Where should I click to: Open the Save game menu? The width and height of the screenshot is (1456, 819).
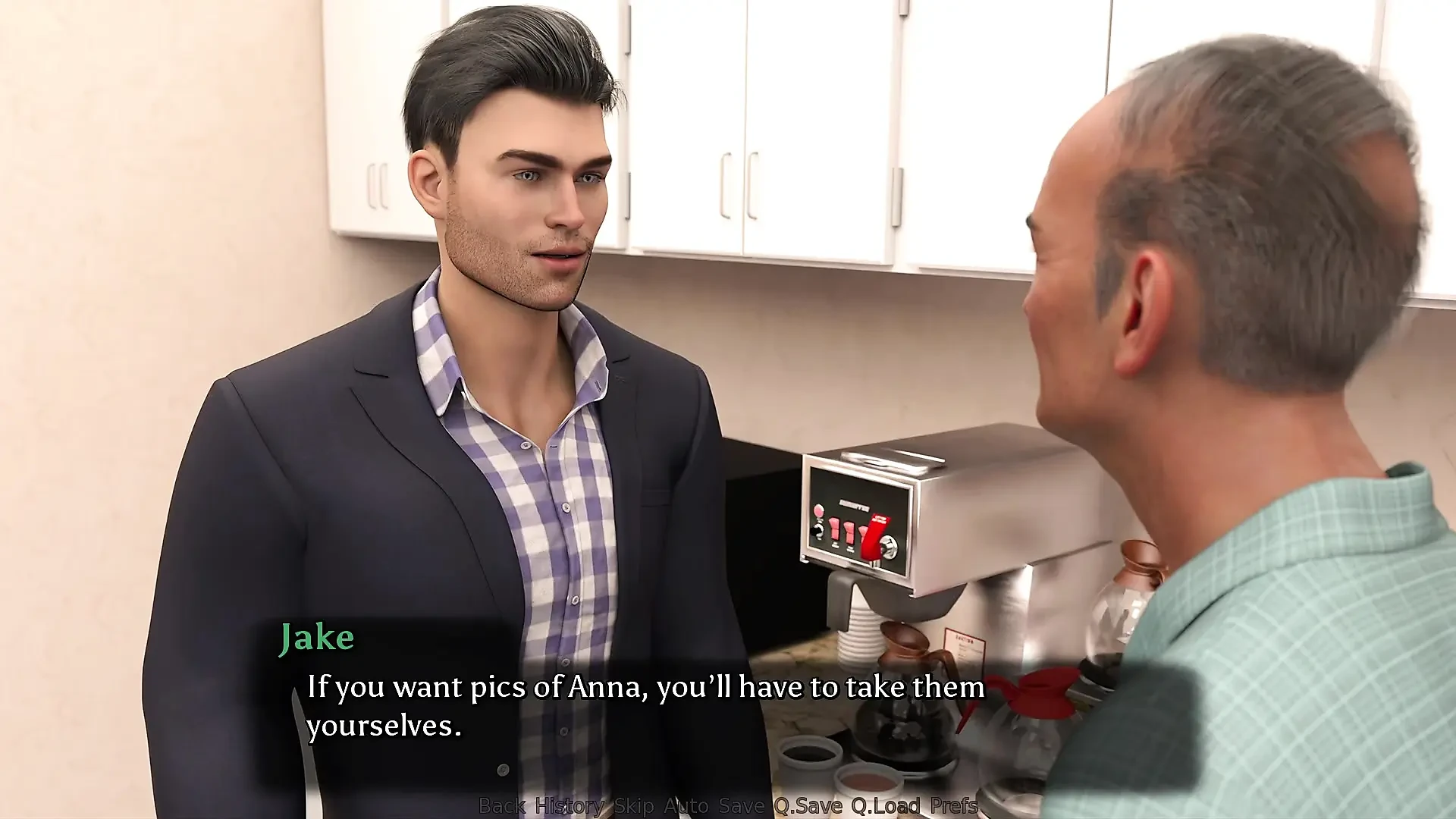click(741, 805)
